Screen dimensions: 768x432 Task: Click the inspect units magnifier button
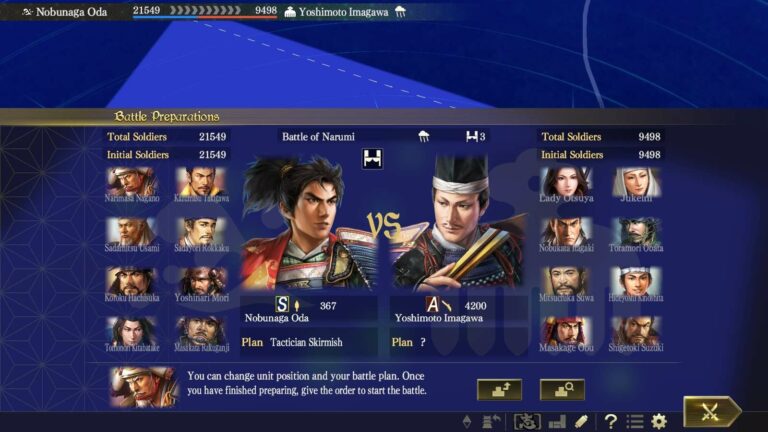[x=562, y=389]
